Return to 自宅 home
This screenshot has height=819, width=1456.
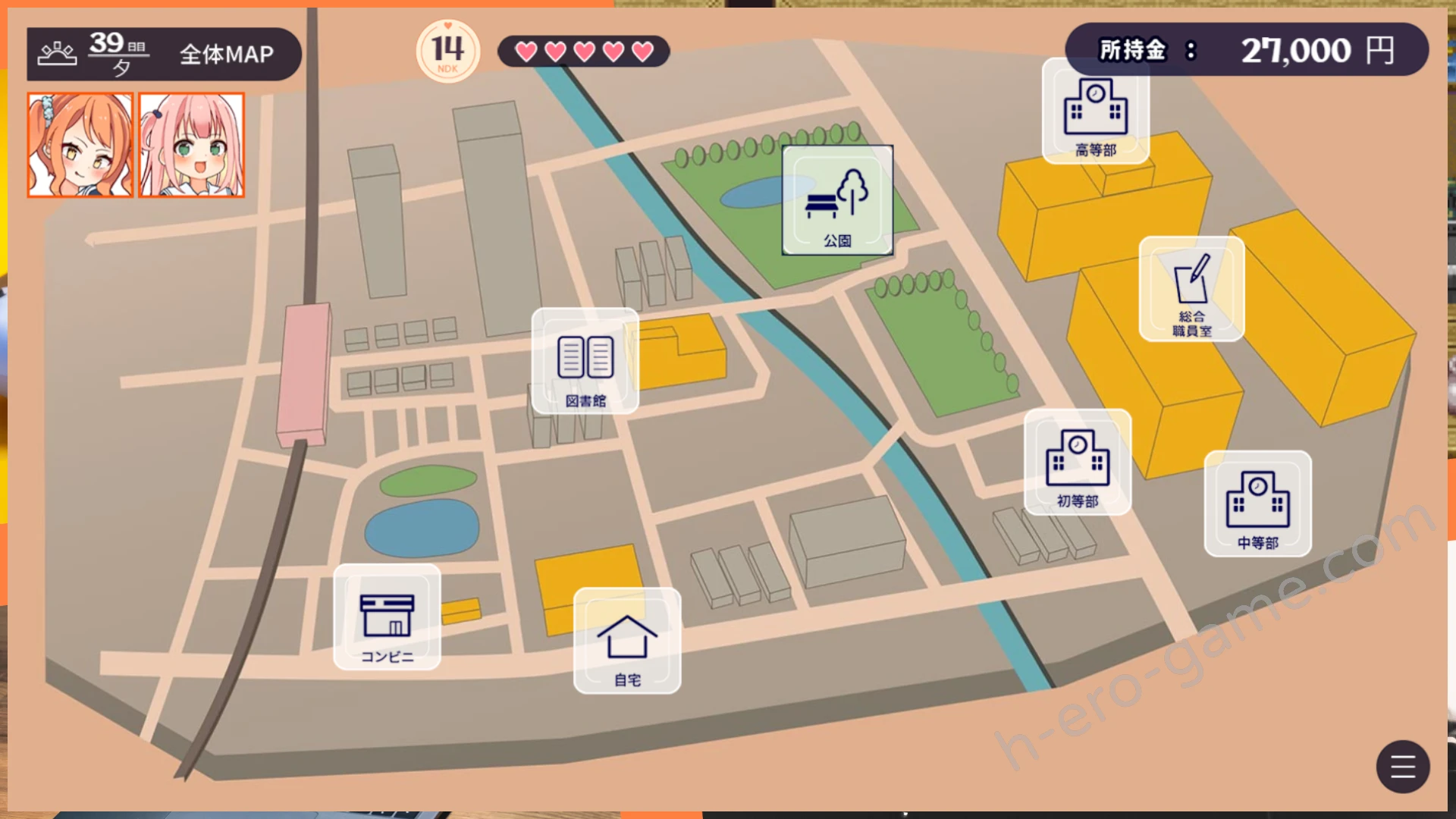pos(627,641)
